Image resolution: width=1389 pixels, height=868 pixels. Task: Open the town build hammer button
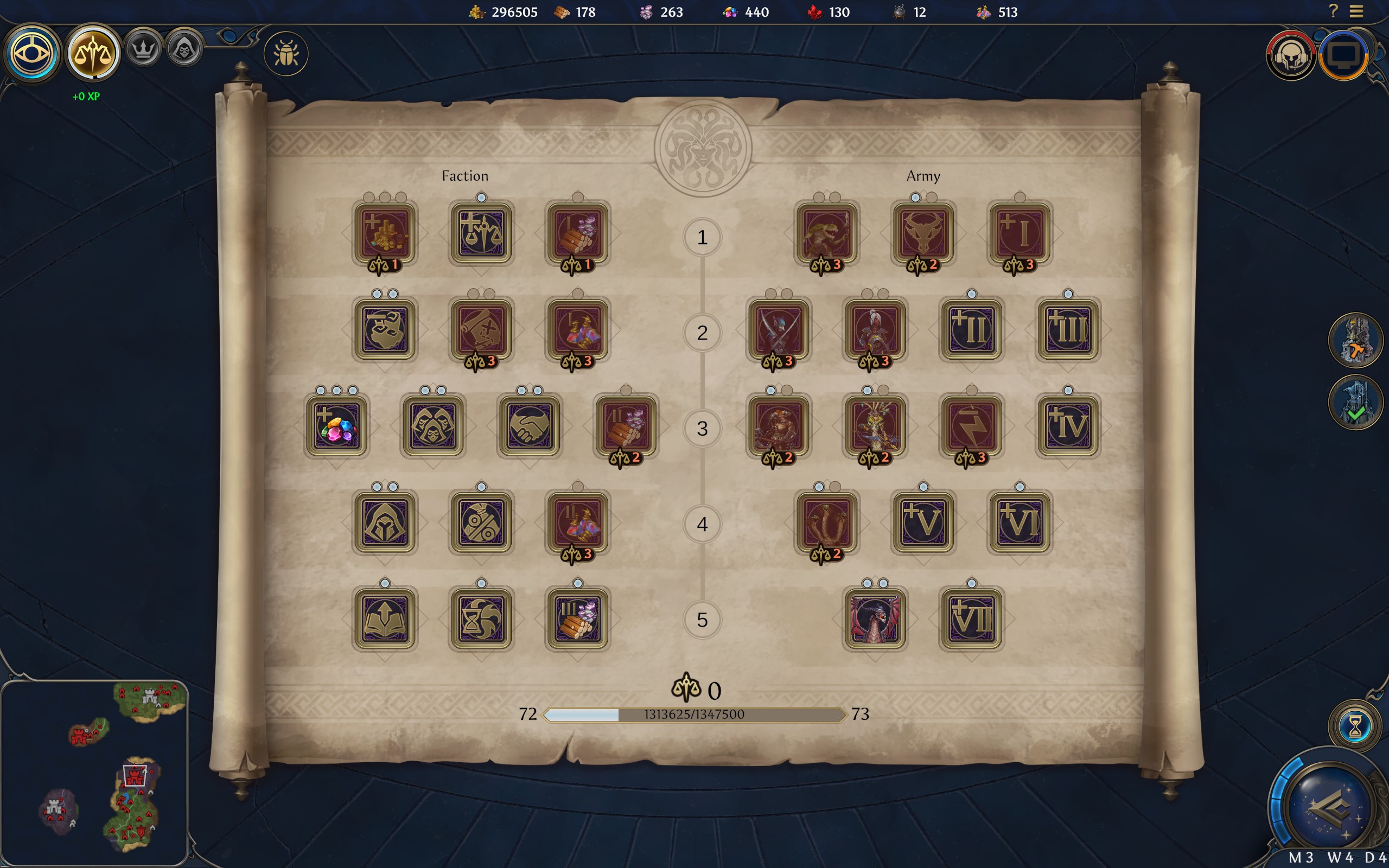click(1355, 341)
